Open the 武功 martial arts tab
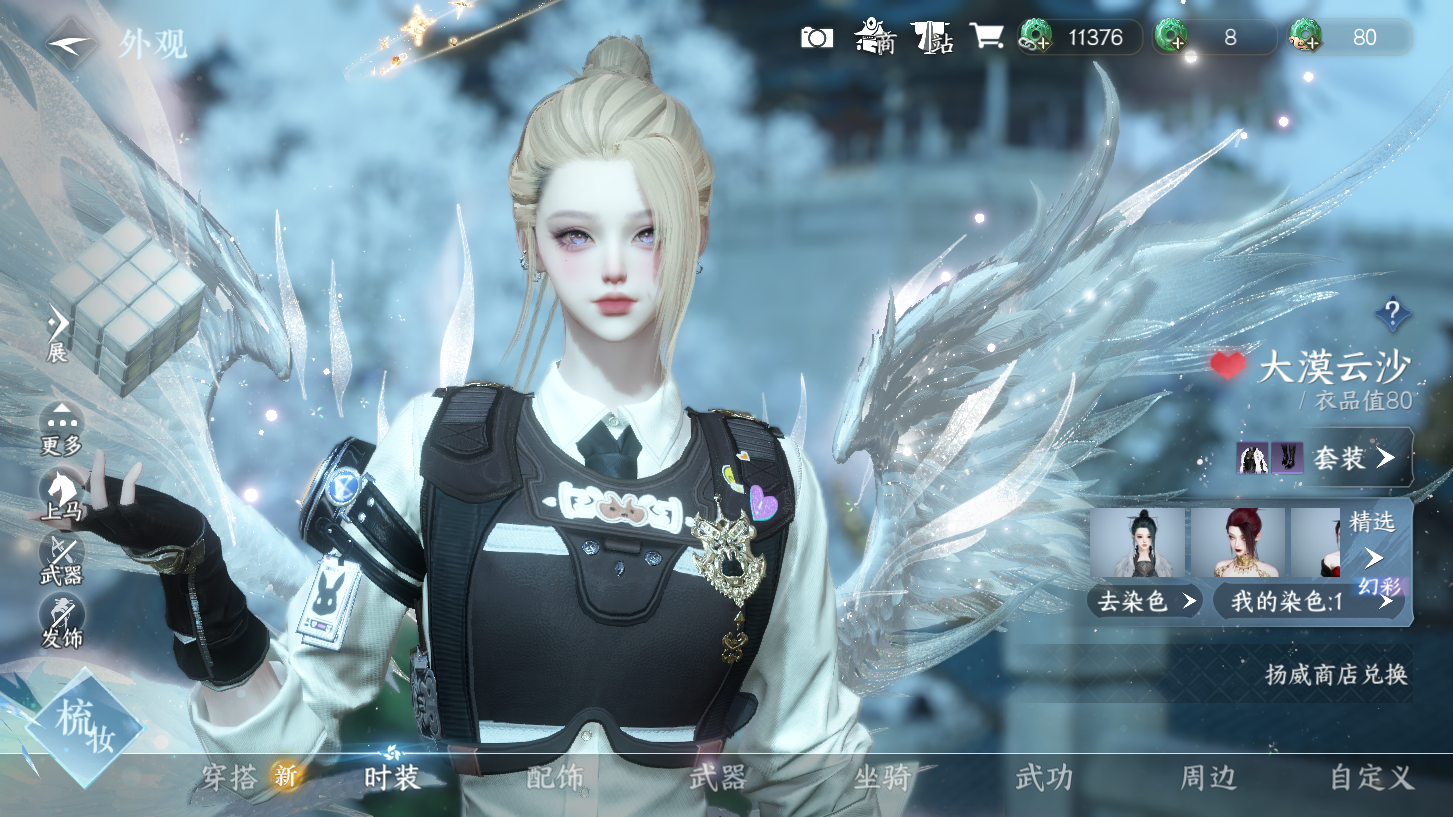1453x817 pixels. tap(1045, 777)
